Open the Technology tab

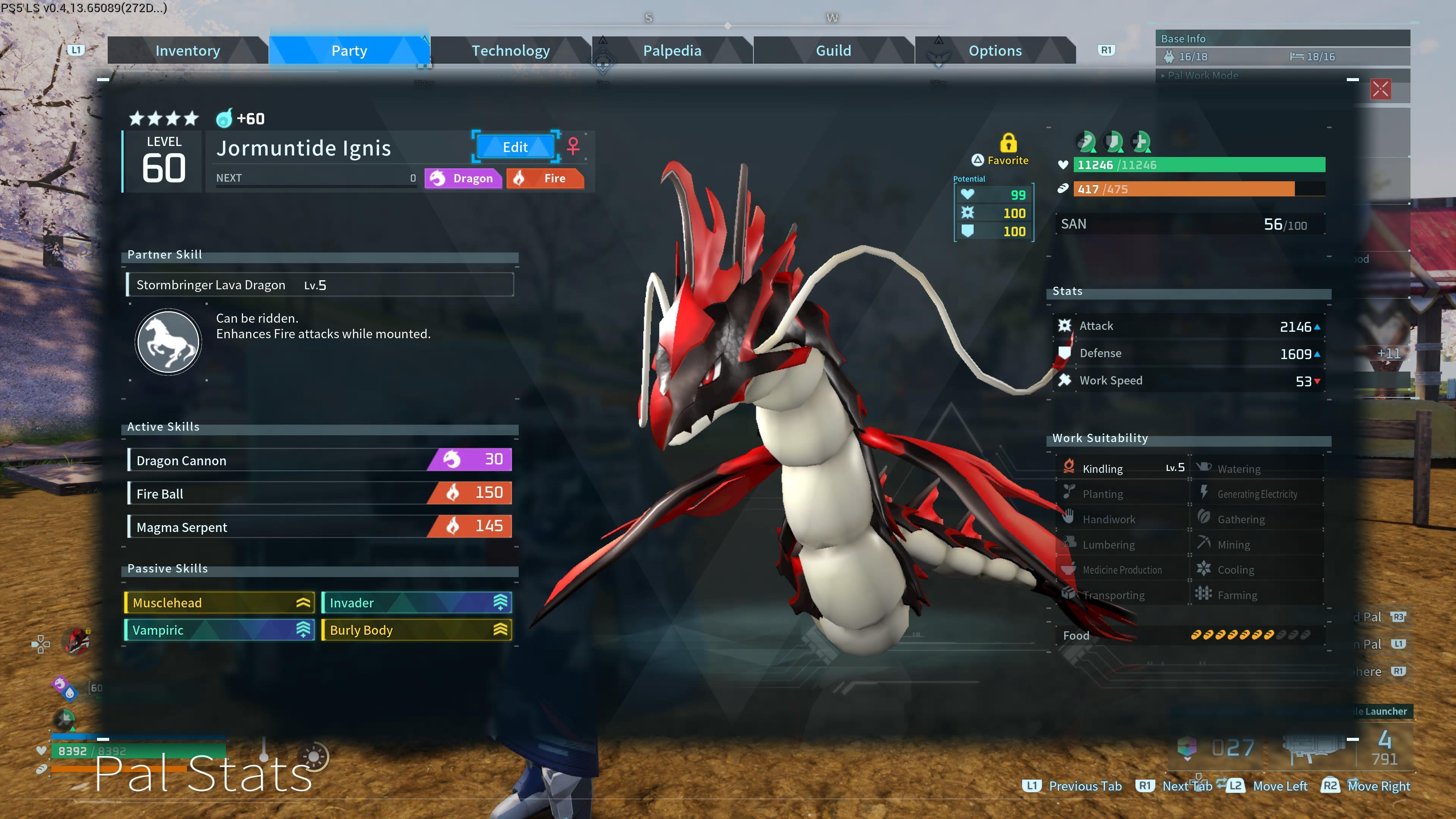point(510,51)
